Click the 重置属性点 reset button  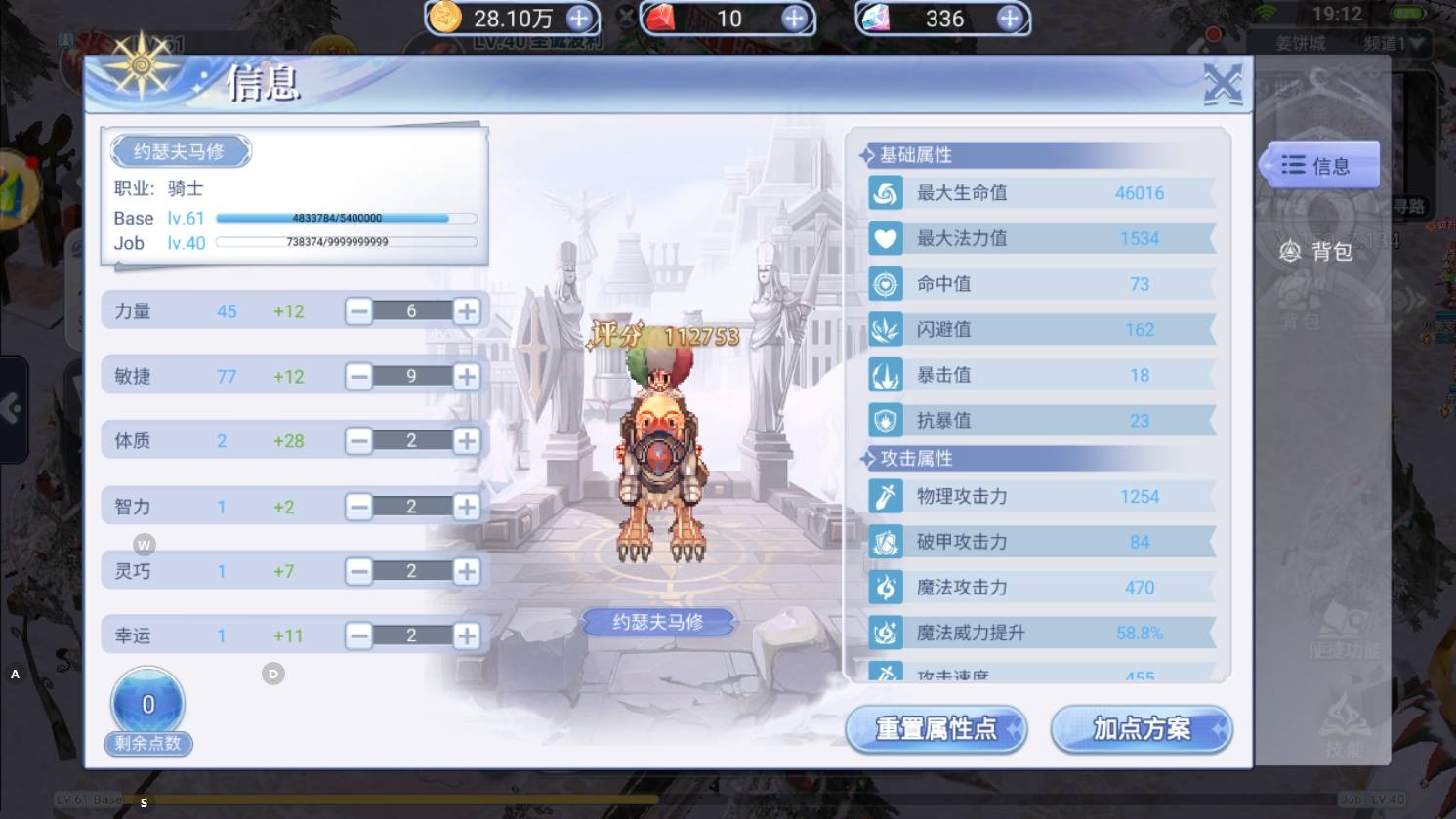[x=936, y=729]
